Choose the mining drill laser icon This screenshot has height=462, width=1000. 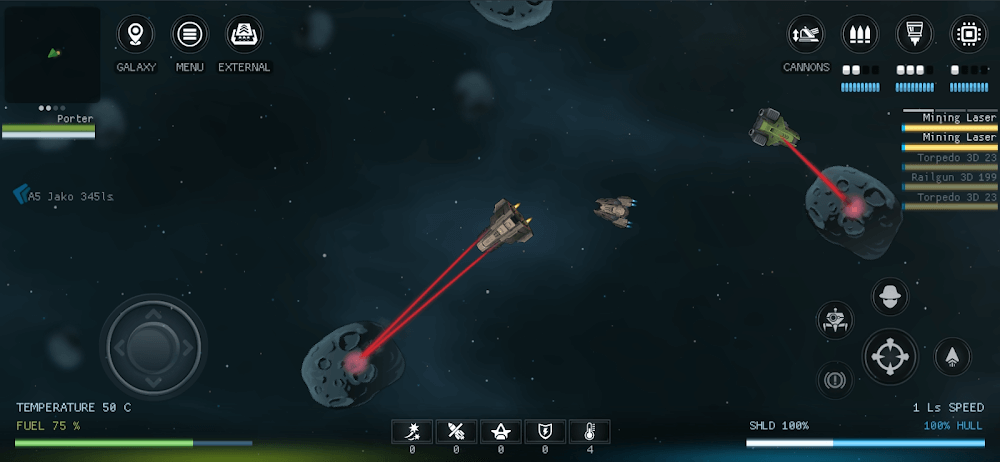(914, 34)
